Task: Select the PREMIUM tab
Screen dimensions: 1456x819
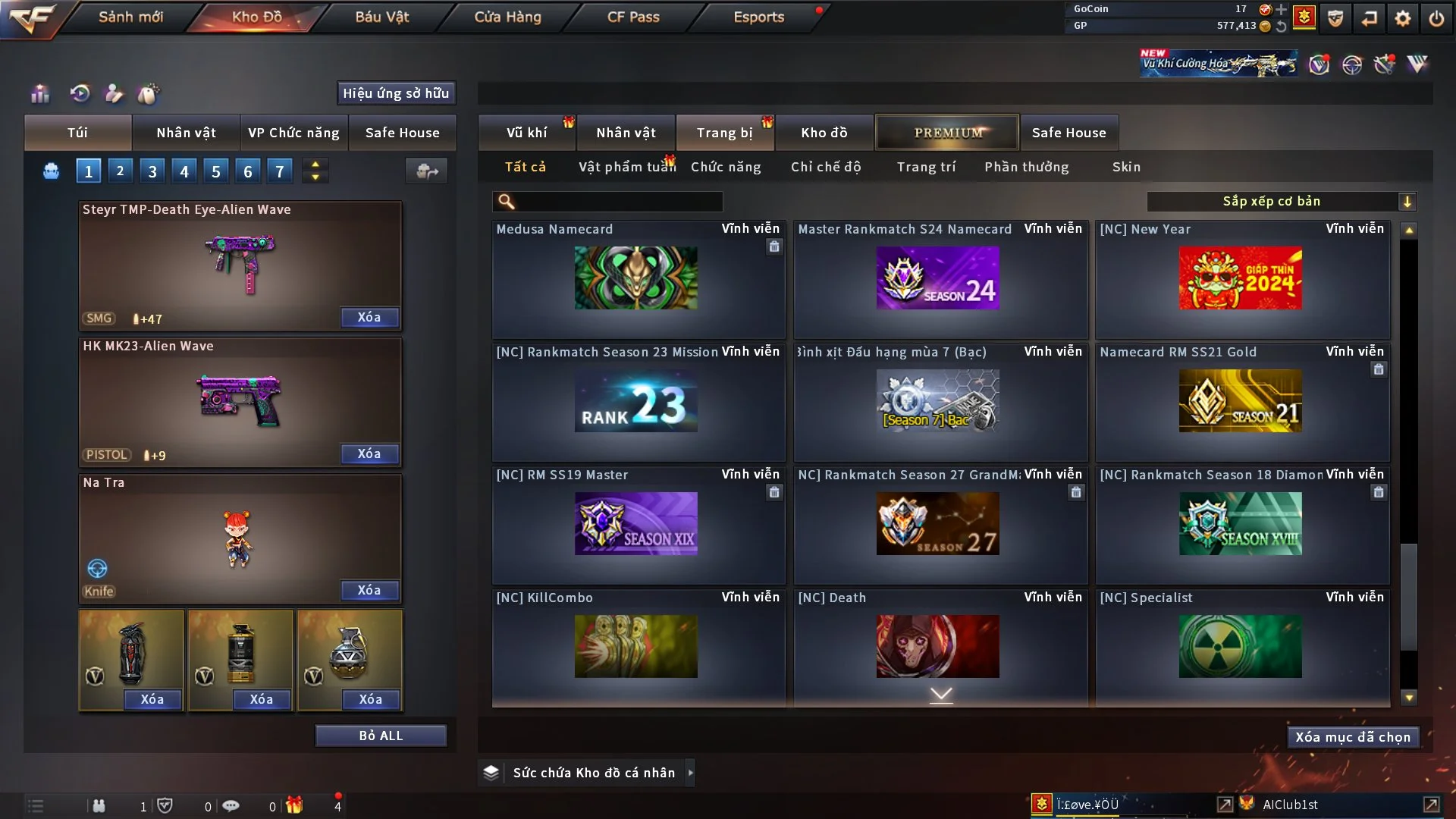Action: pyautogui.click(x=947, y=133)
